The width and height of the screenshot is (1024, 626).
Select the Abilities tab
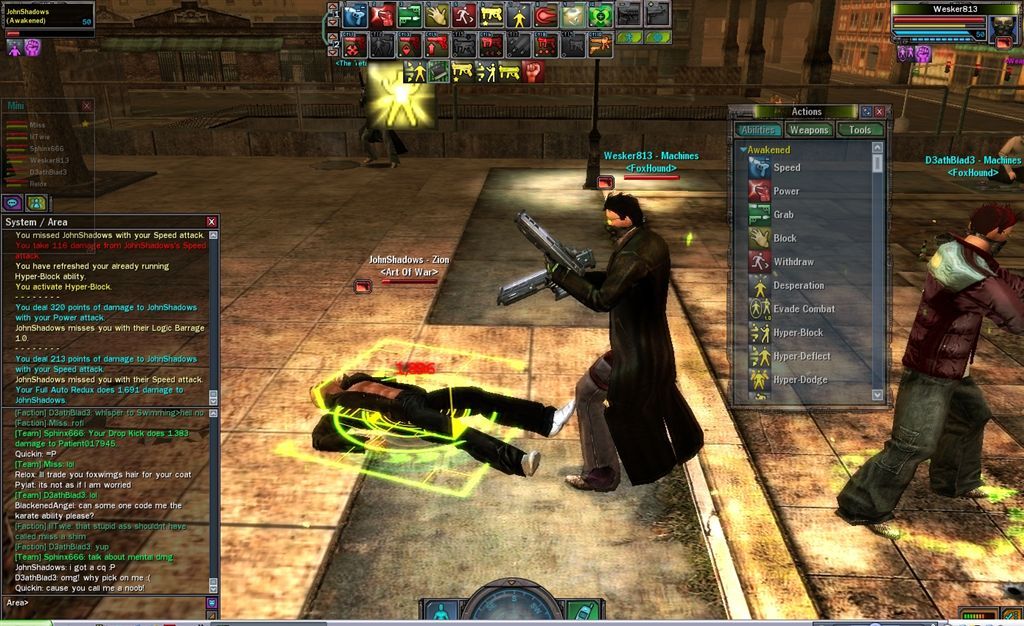759,130
